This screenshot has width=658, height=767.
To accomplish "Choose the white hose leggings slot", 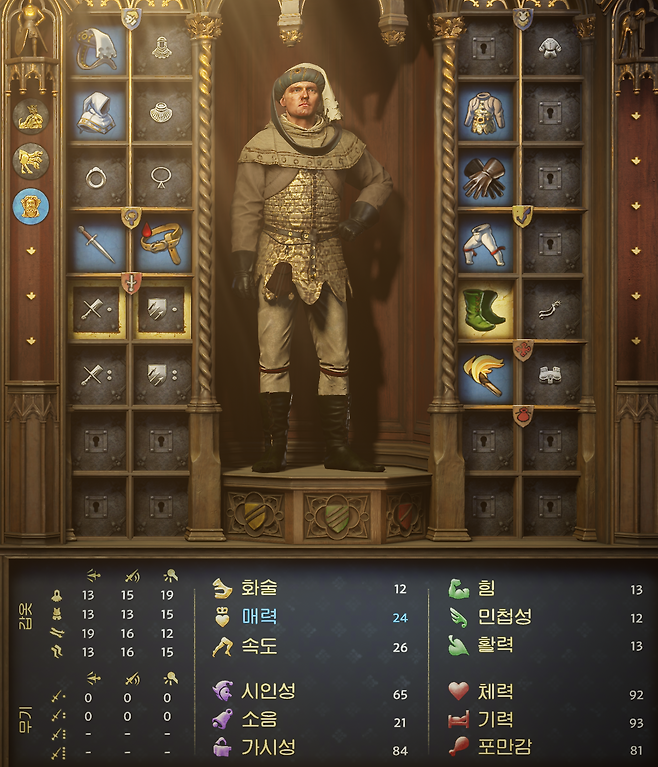I will [484, 244].
